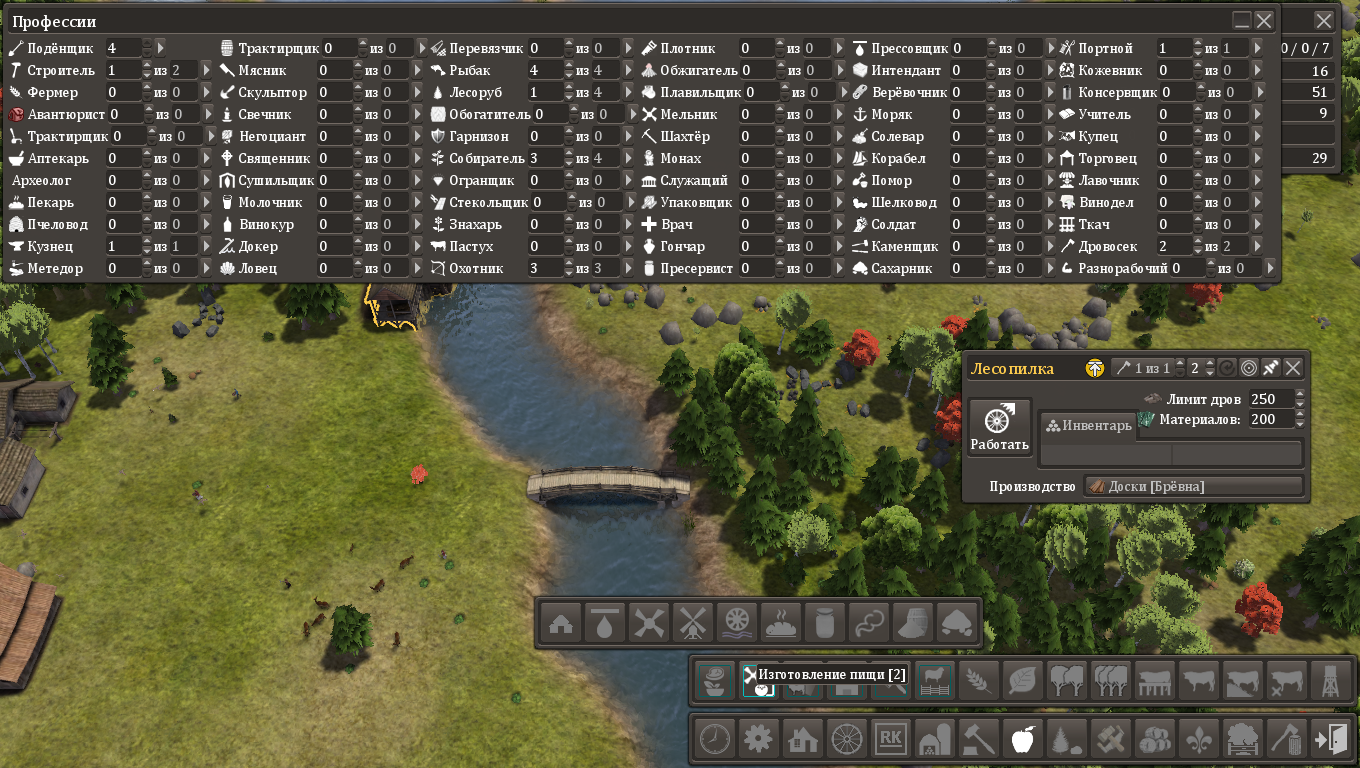This screenshot has height=768, width=1360.
Task: Click the exit door icon on toolbar
Action: tap(1330, 740)
